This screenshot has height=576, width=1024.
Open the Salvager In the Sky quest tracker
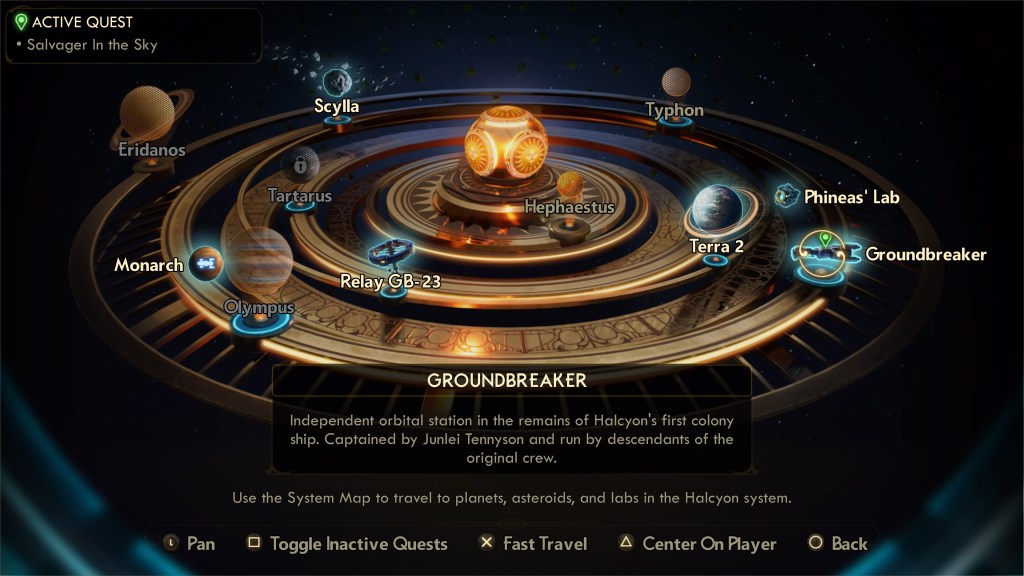click(x=88, y=45)
